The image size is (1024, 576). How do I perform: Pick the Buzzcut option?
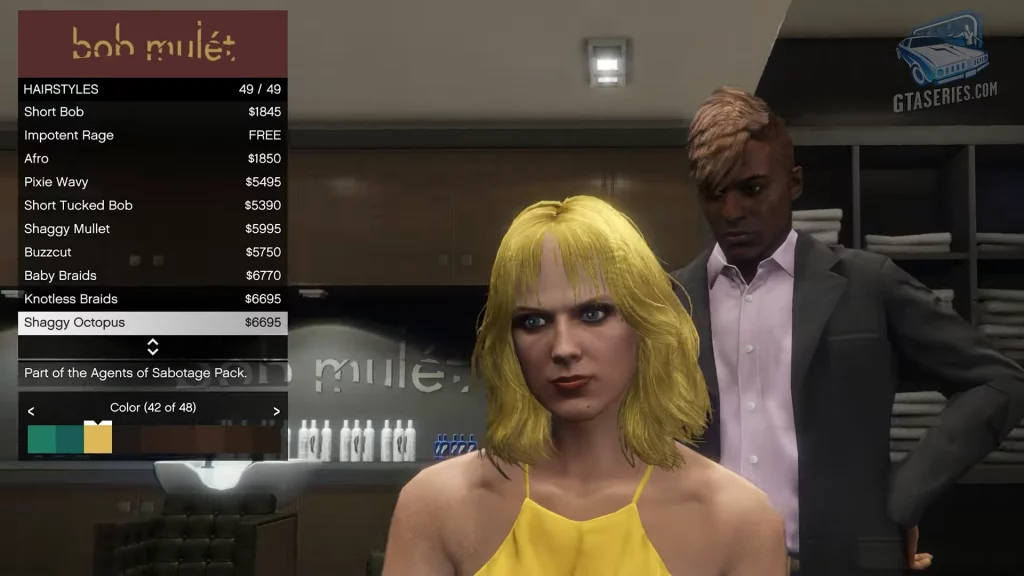coord(152,252)
